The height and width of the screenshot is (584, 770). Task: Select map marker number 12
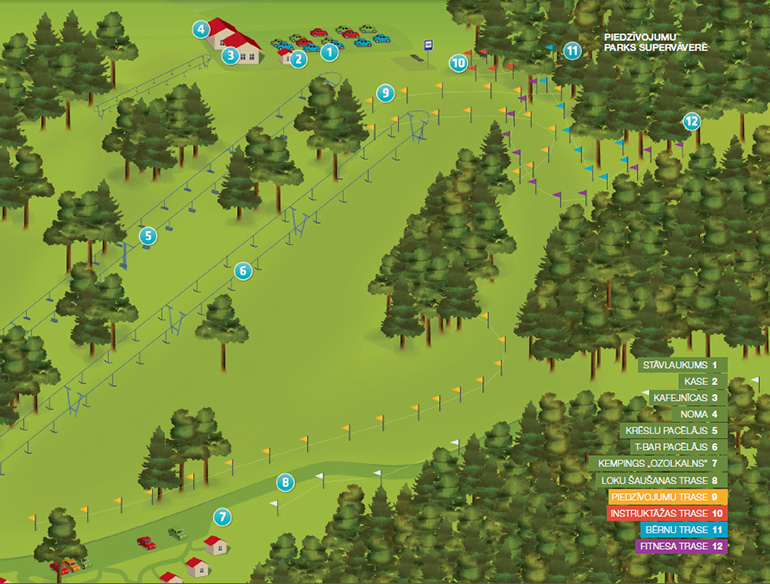pos(691,121)
